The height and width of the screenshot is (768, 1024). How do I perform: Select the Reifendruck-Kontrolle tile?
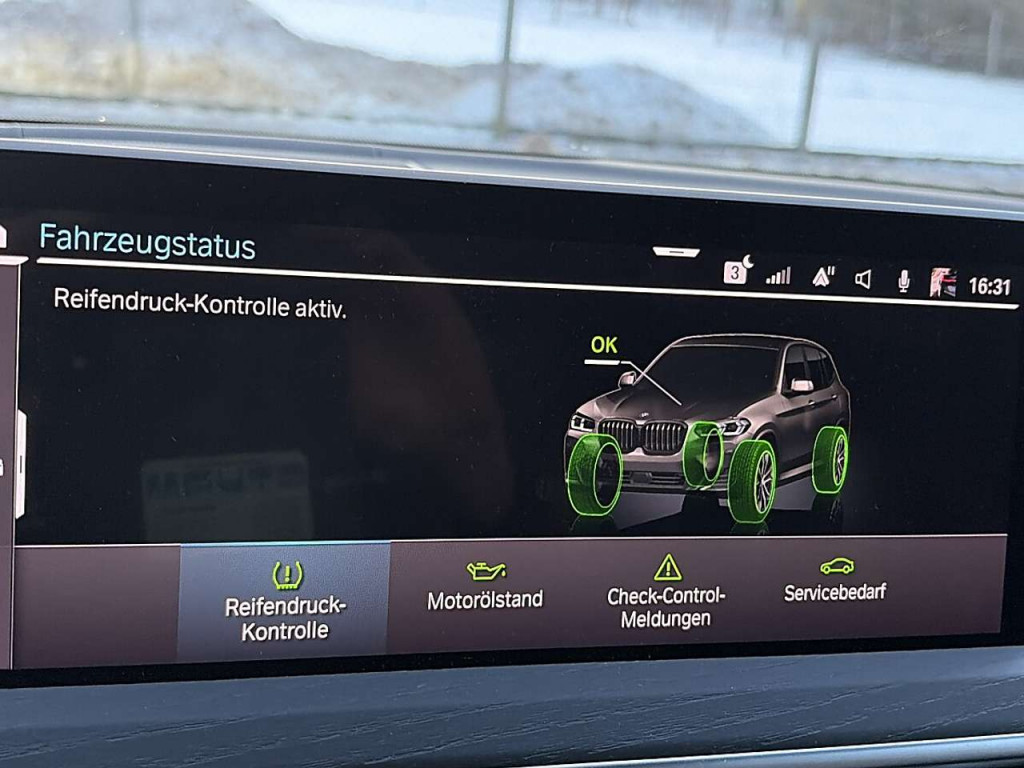point(284,602)
